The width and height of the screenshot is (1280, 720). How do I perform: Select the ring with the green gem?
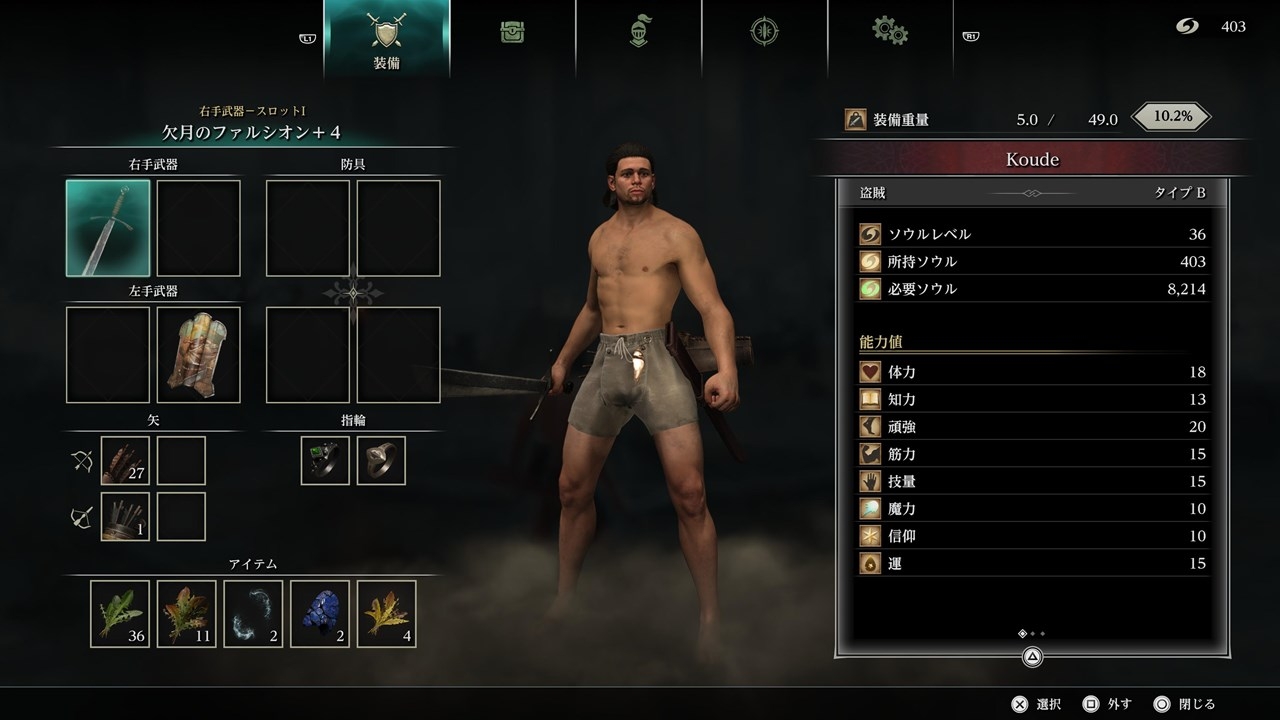[325, 461]
